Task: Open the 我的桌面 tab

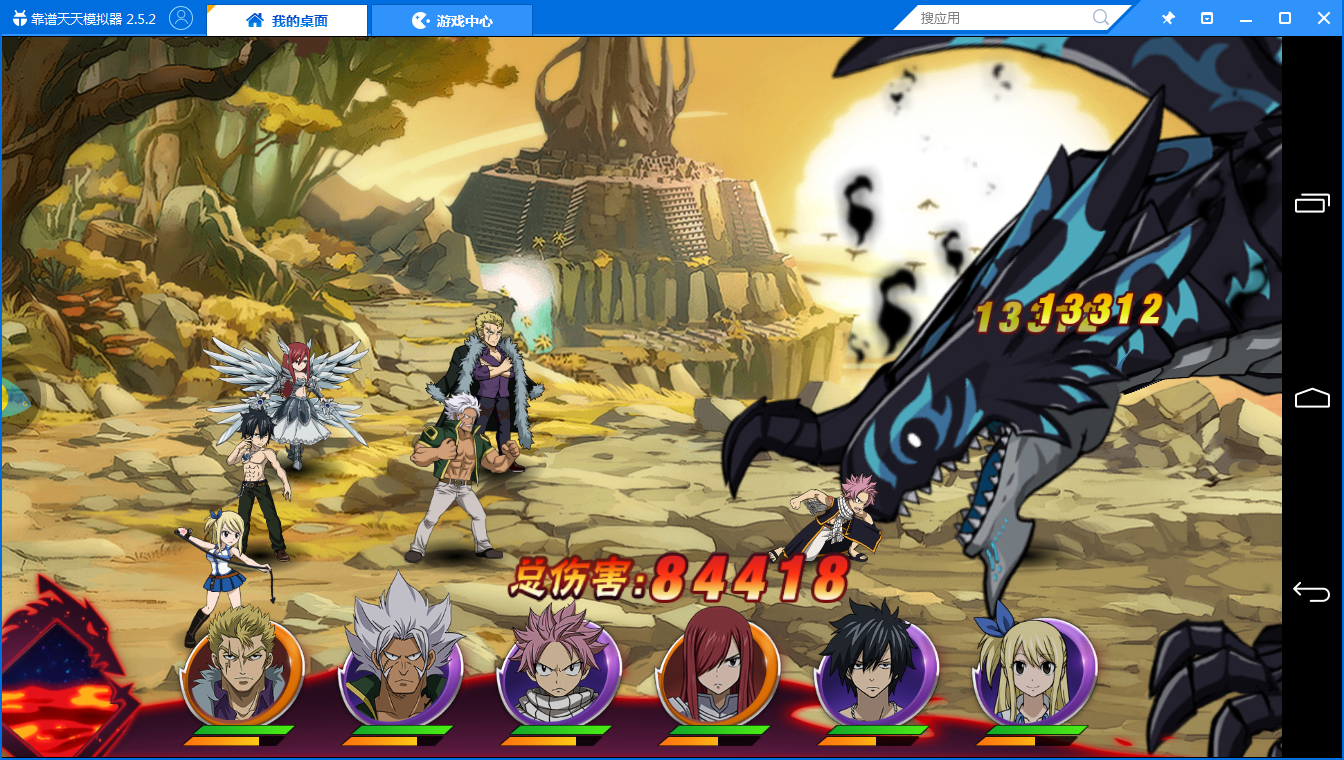Action: (287, 20)
